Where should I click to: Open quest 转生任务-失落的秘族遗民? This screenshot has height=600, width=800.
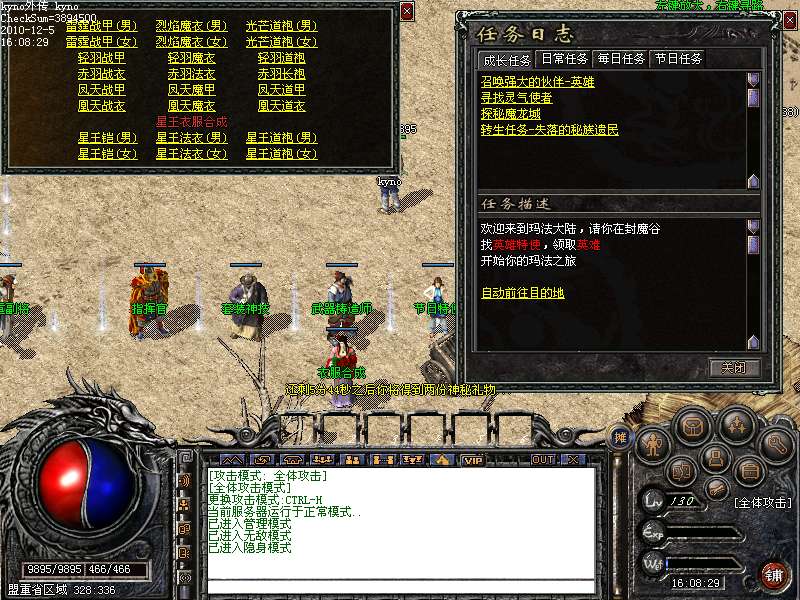click(549, 130)
